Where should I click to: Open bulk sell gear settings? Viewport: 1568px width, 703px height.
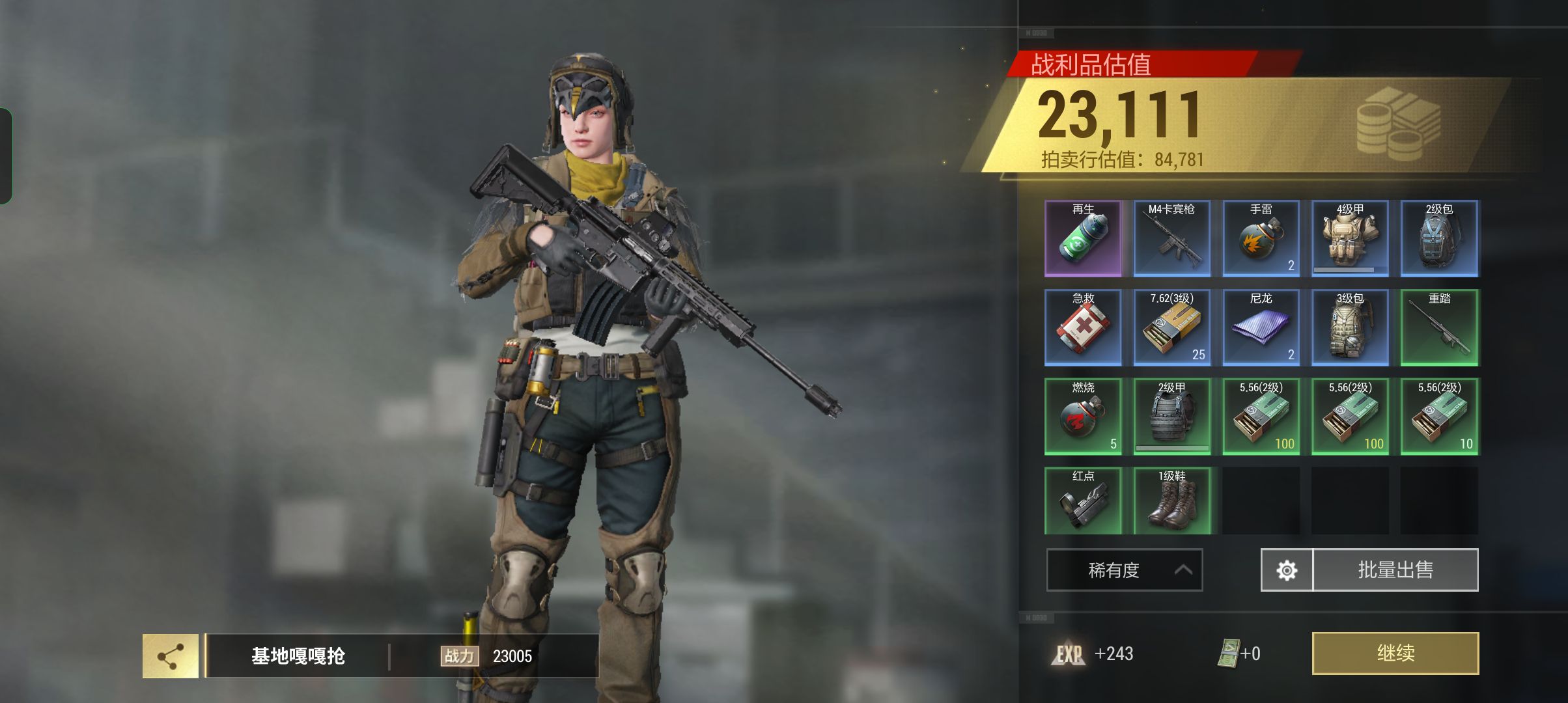pyautogui.click(x=1287, y=570)
